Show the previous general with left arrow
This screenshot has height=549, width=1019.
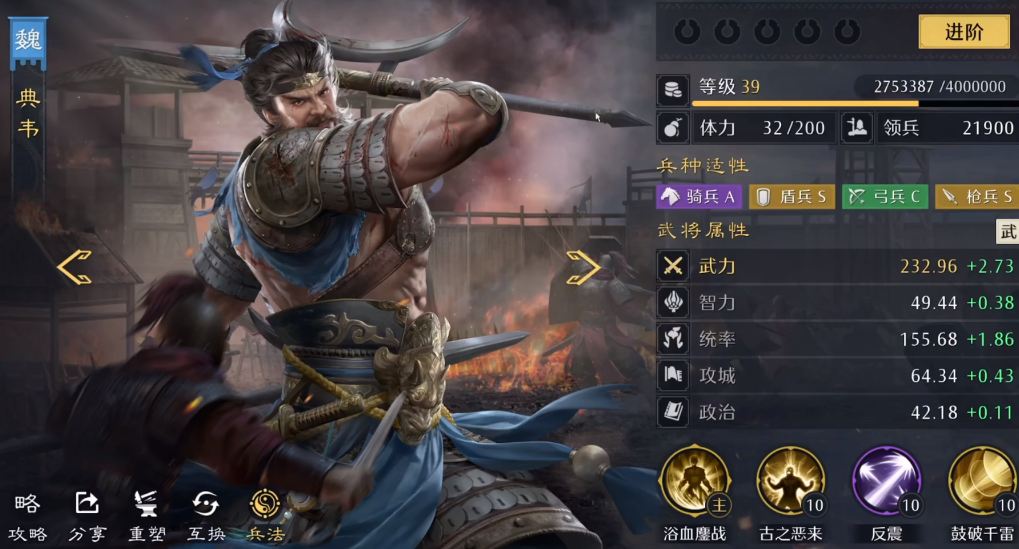(74, 267)
